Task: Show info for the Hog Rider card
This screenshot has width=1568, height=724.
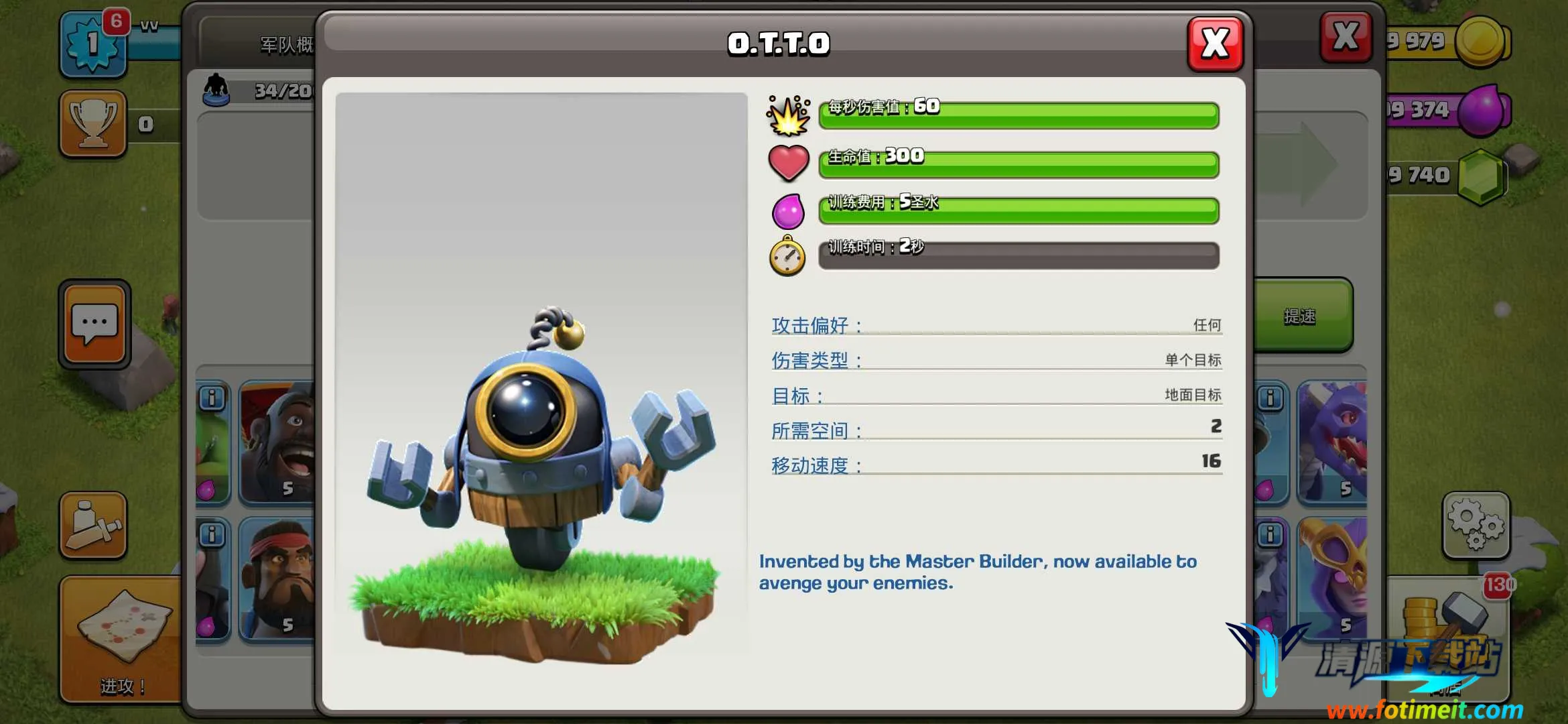Action: 212,398
